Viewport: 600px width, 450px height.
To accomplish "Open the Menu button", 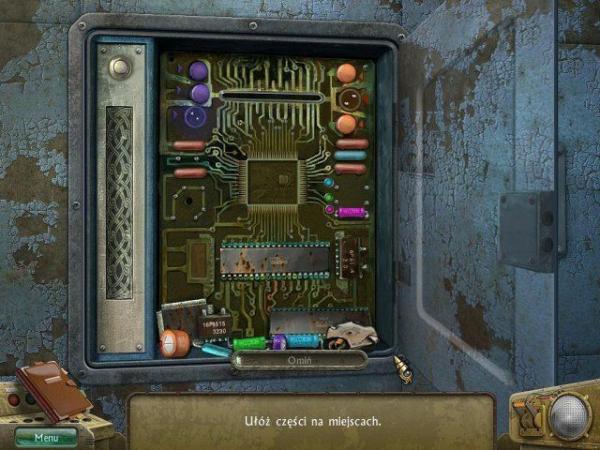I will 45,437.
